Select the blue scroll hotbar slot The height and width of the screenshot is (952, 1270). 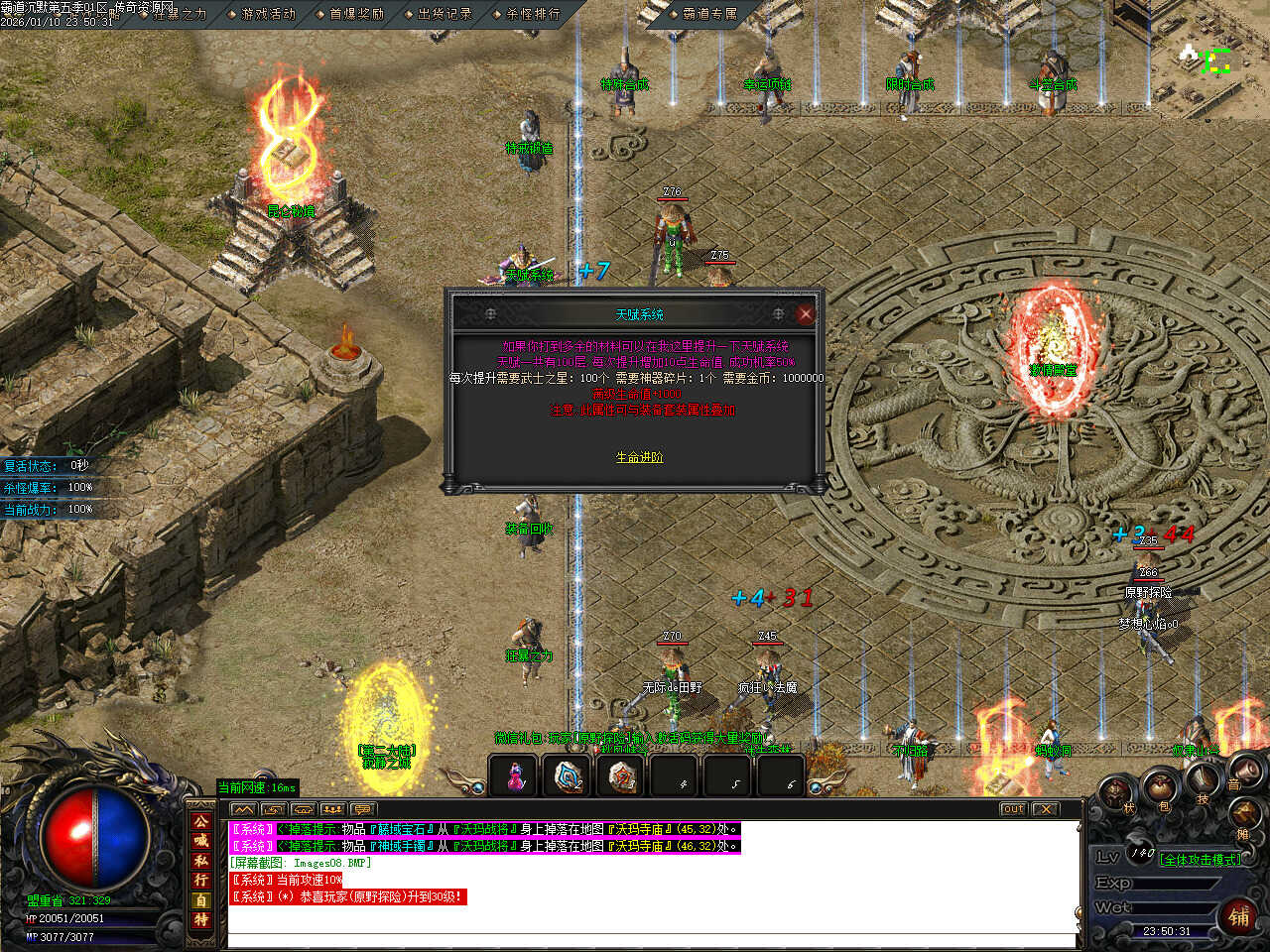pos(568,776)
